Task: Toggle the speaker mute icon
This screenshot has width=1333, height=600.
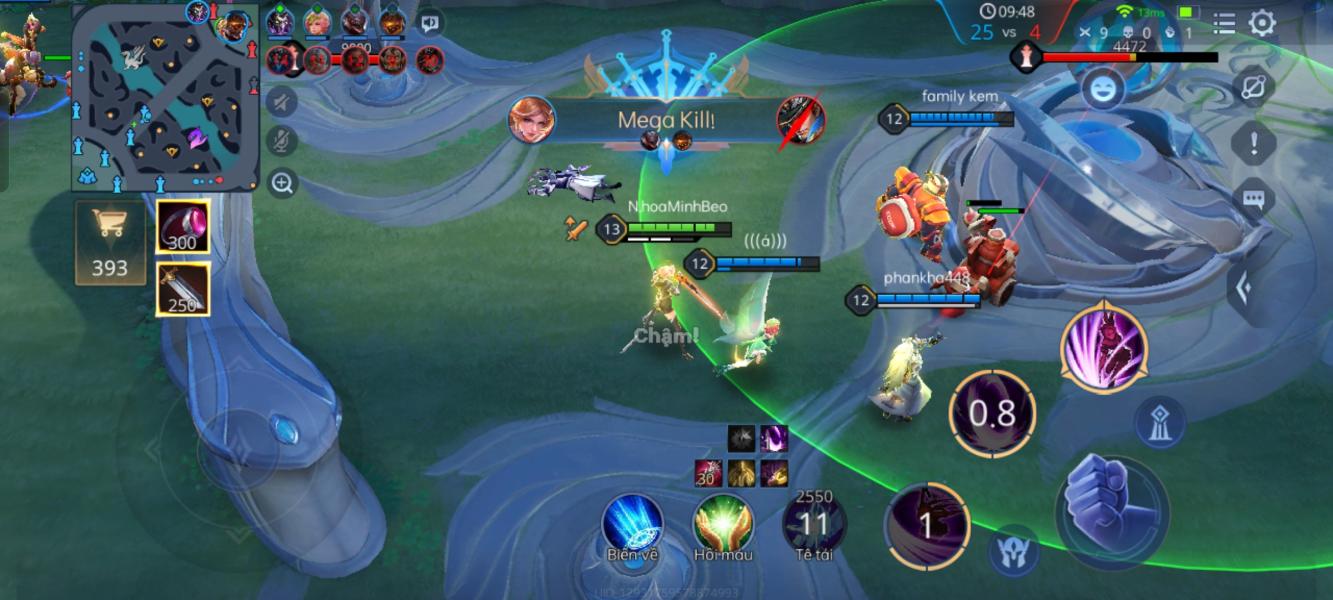Action: click(x=283, y=101)
